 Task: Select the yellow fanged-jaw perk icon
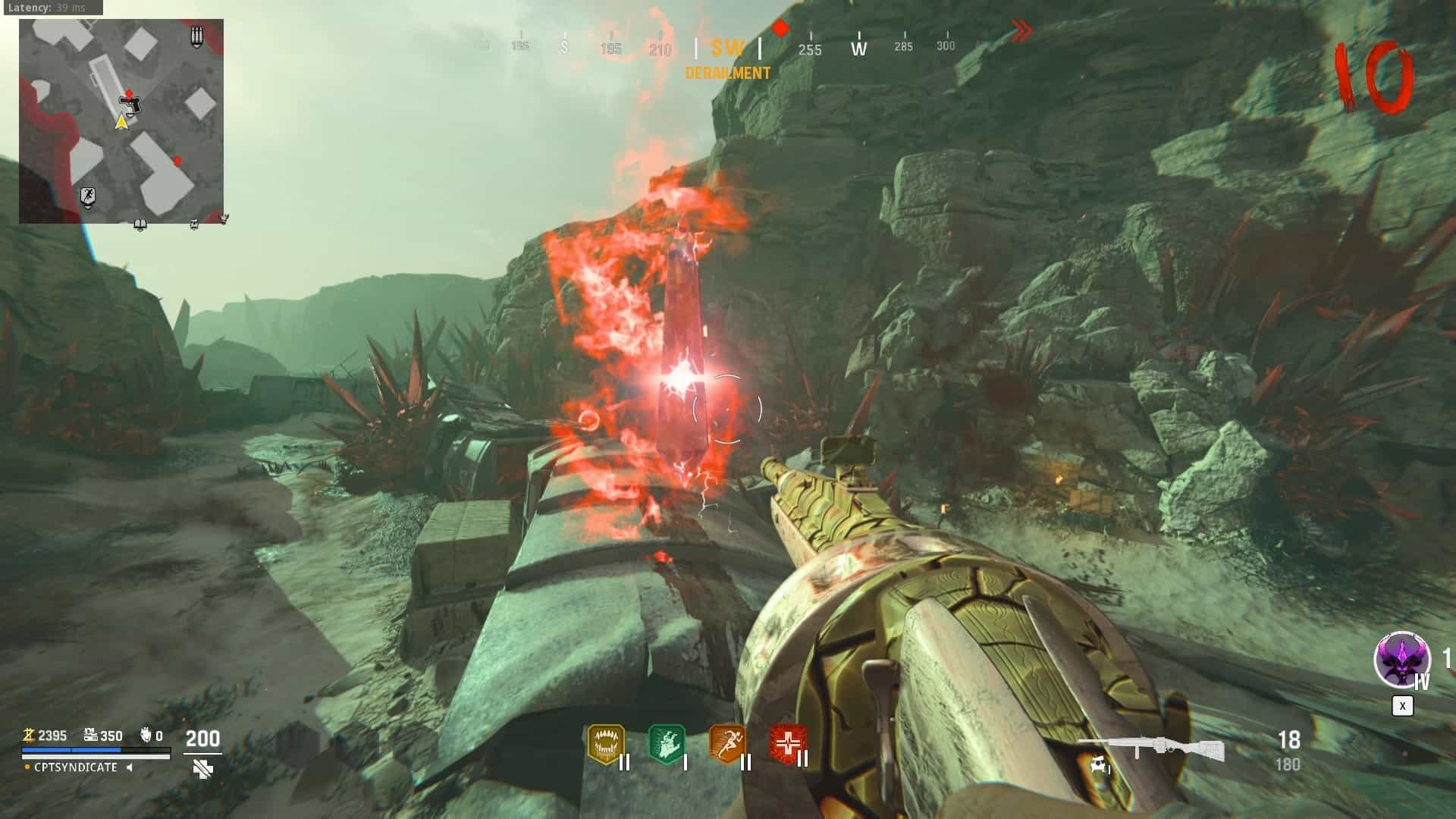tap(606, 745)
